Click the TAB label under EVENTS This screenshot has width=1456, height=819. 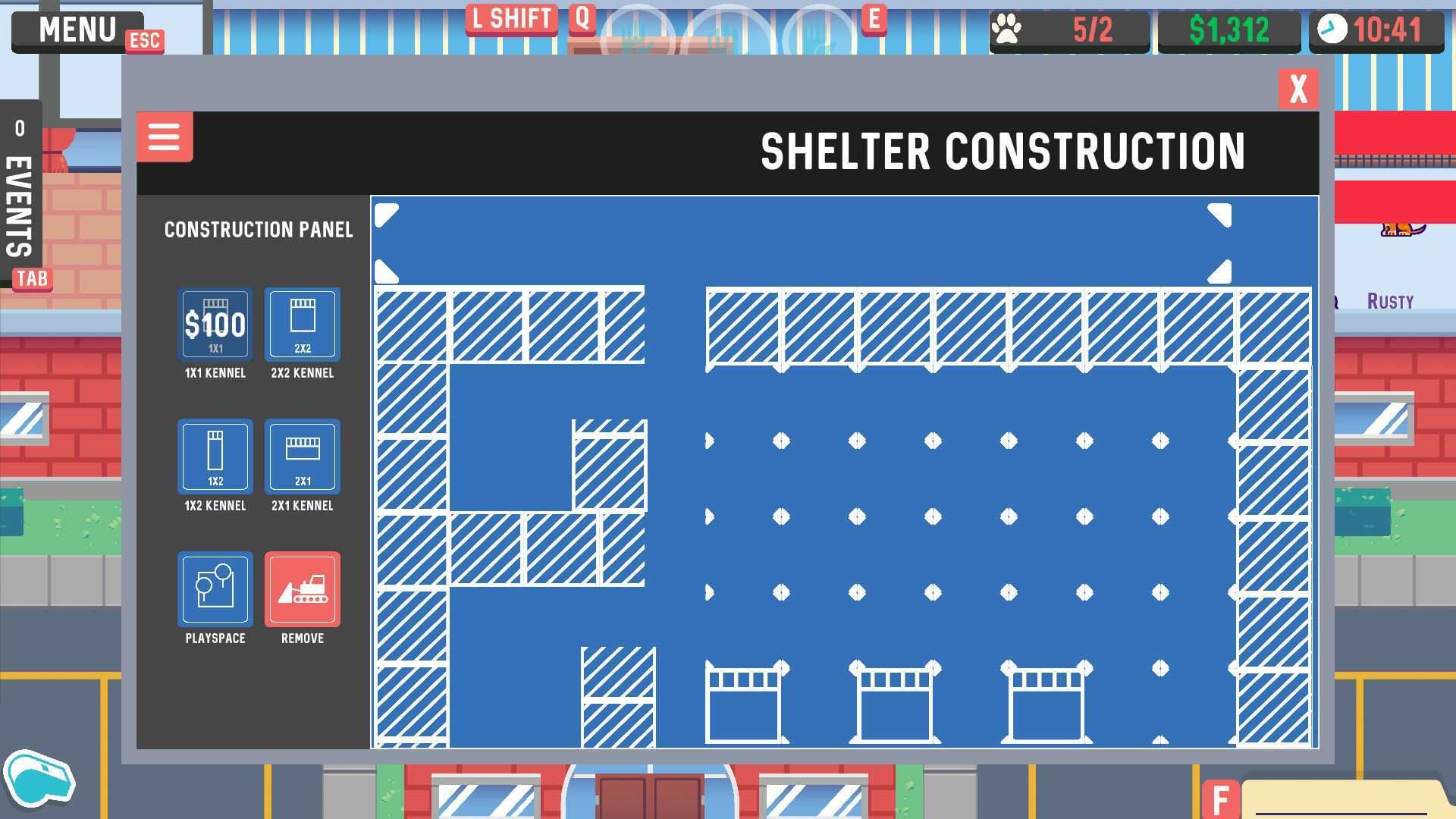(30, 278)
